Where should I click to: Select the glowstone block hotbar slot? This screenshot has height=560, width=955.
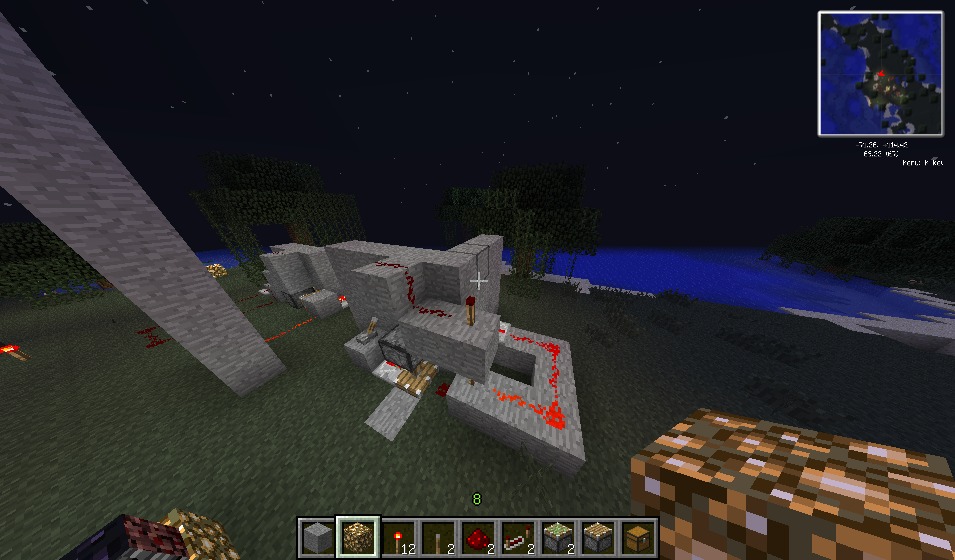click(x=357, y=538)
